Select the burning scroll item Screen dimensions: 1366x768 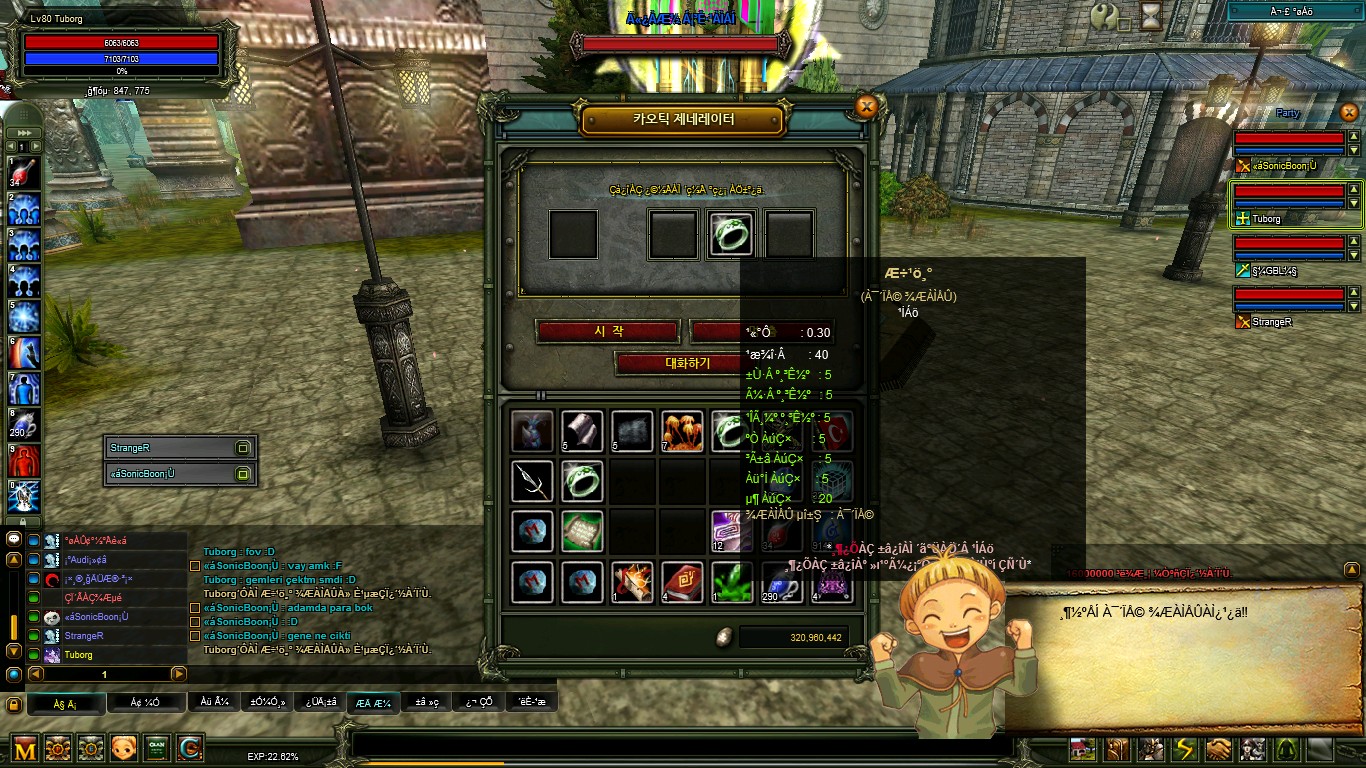tap(632, 582)
